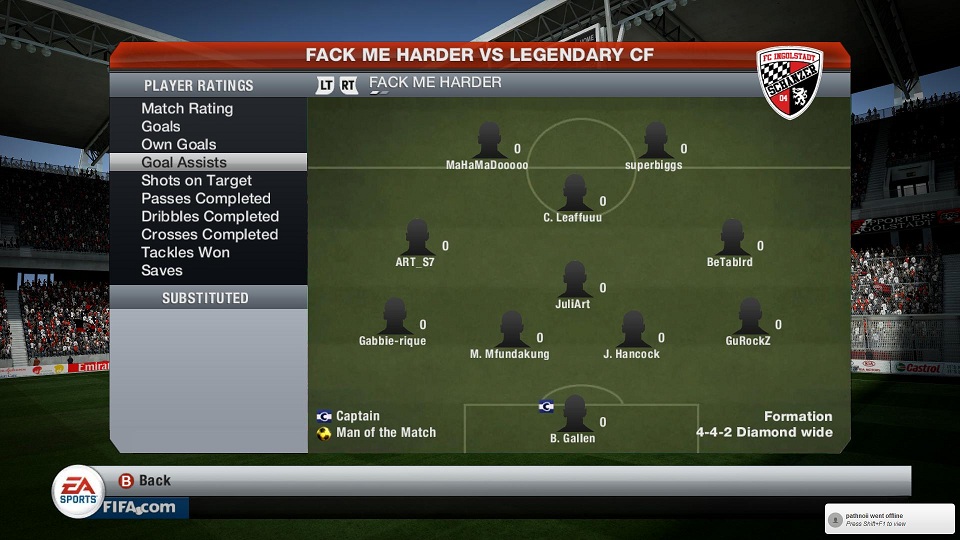The image size is (960, 540).
Task: Select JuliArt in the midfield diamond
Action: [574, 280]
